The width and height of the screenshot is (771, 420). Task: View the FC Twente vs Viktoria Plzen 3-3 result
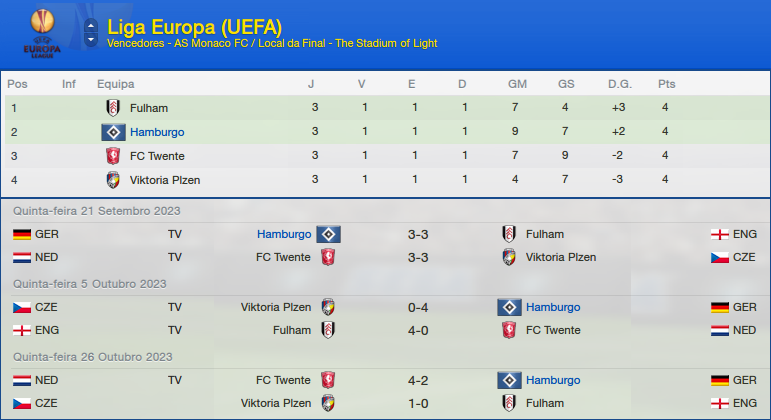tap(418, 257)
